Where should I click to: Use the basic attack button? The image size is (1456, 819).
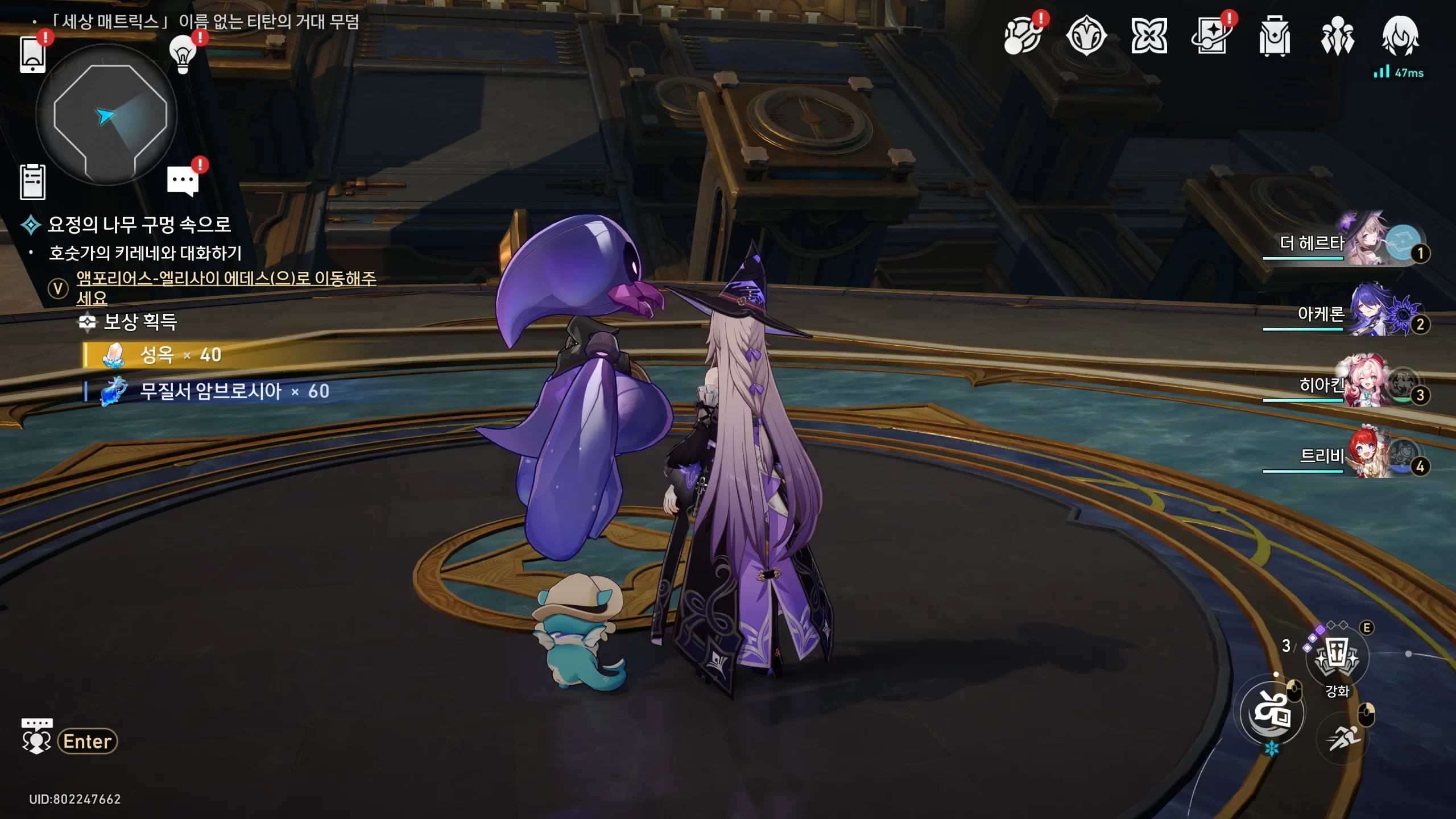pos(1272,713)
